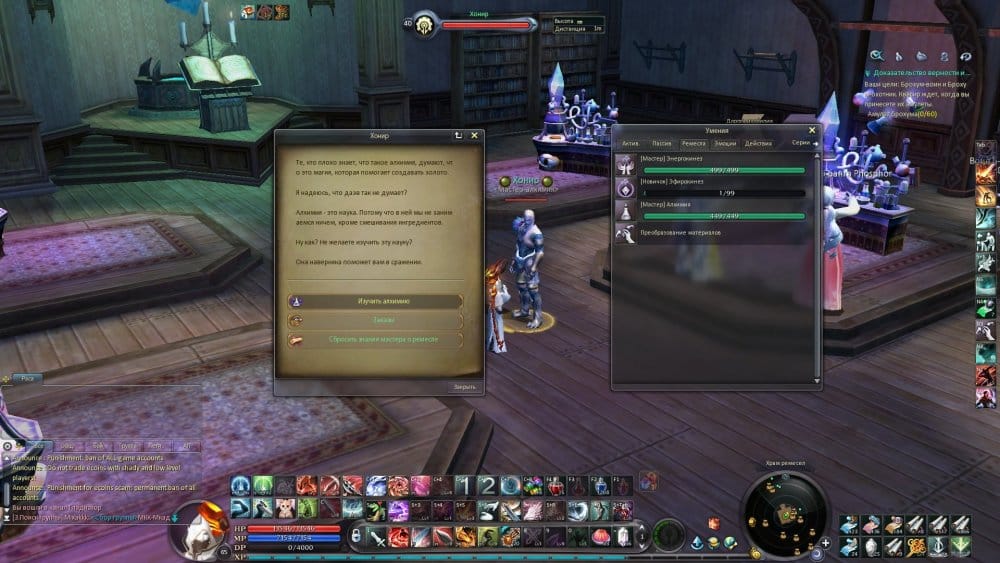Click the 'Закрыть' button in dialogue

[x=464, y=387]
